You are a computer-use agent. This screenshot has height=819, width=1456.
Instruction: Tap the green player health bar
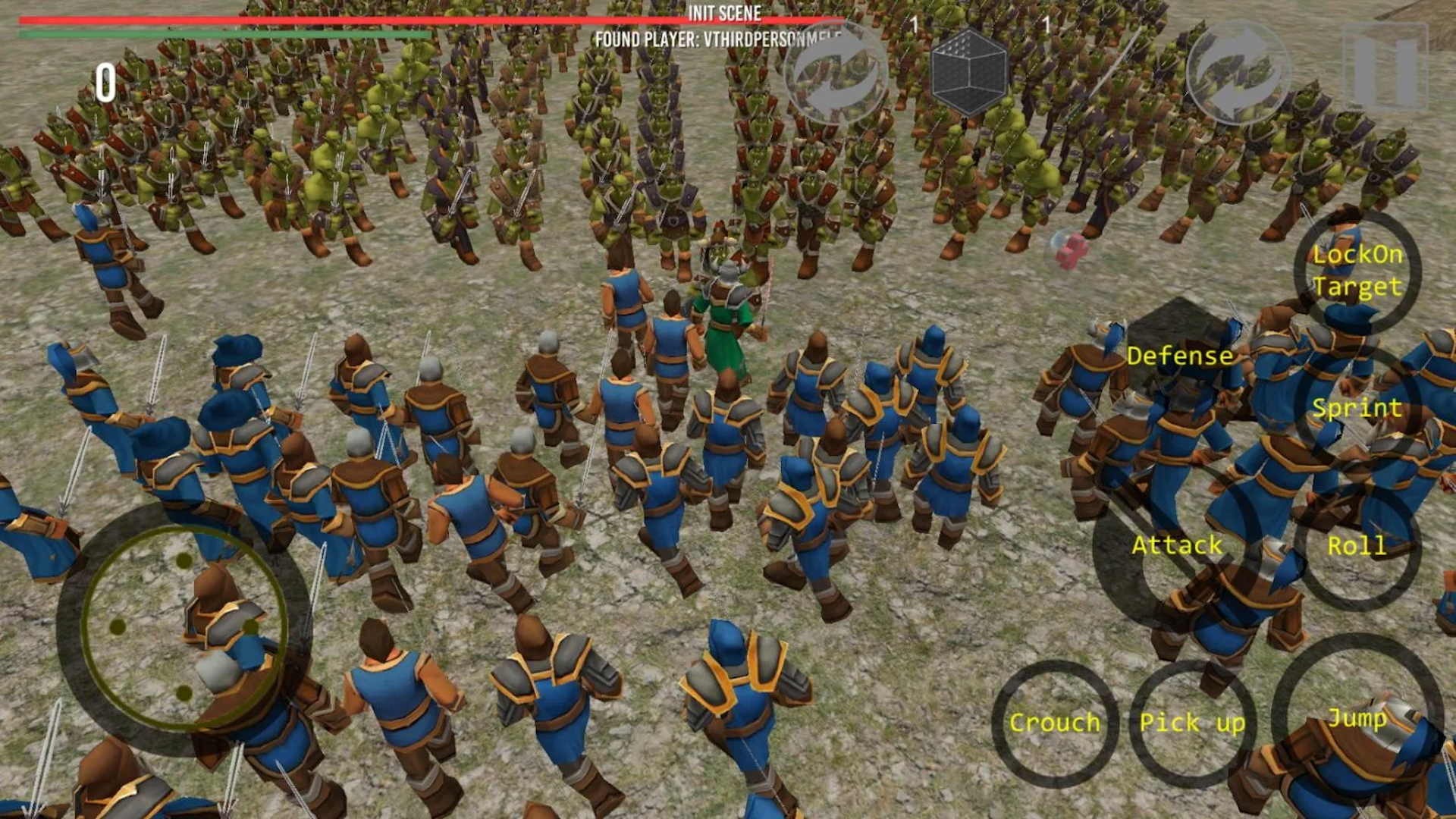point(227,34)
